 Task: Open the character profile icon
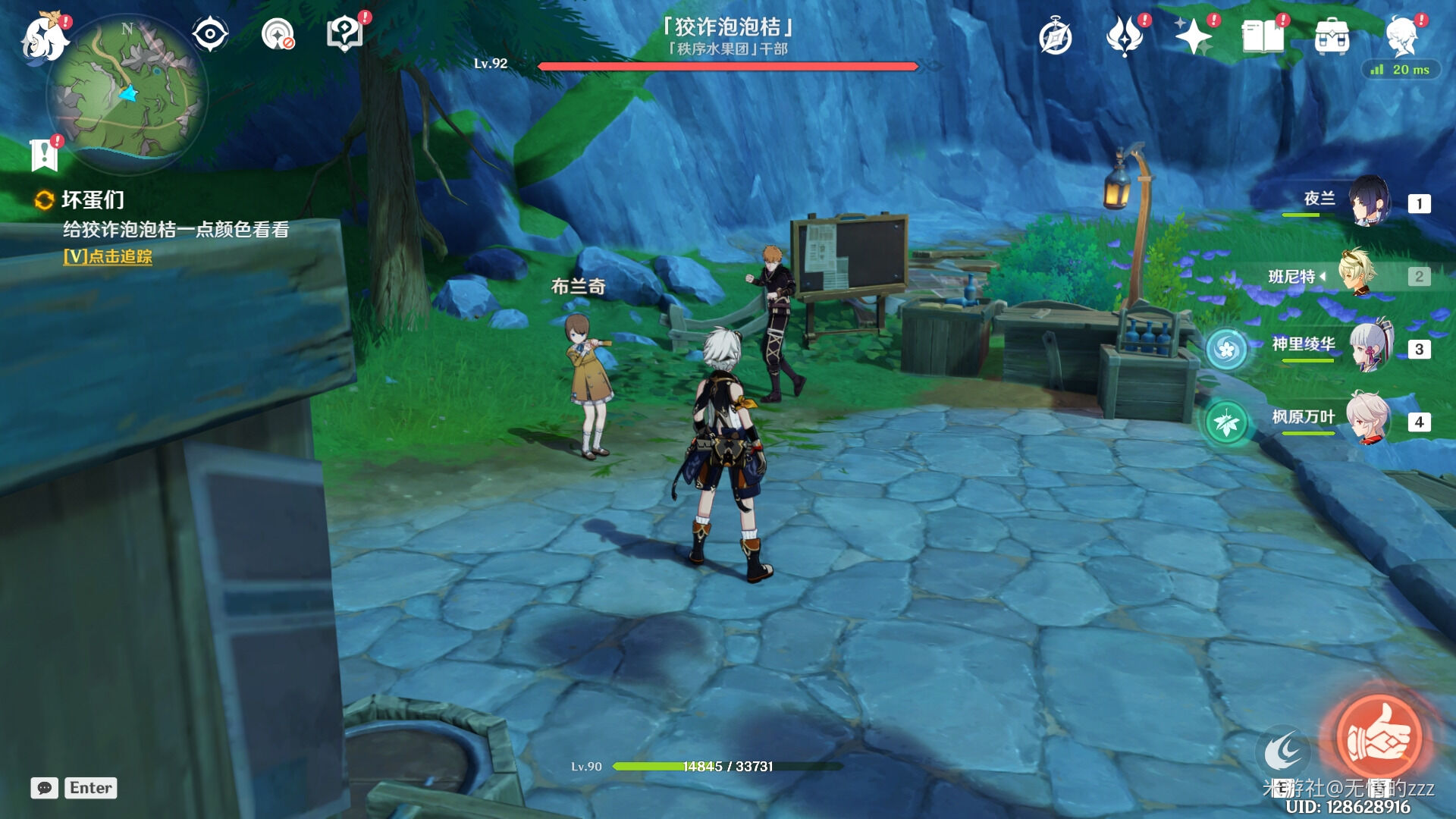click(1401, 35)
